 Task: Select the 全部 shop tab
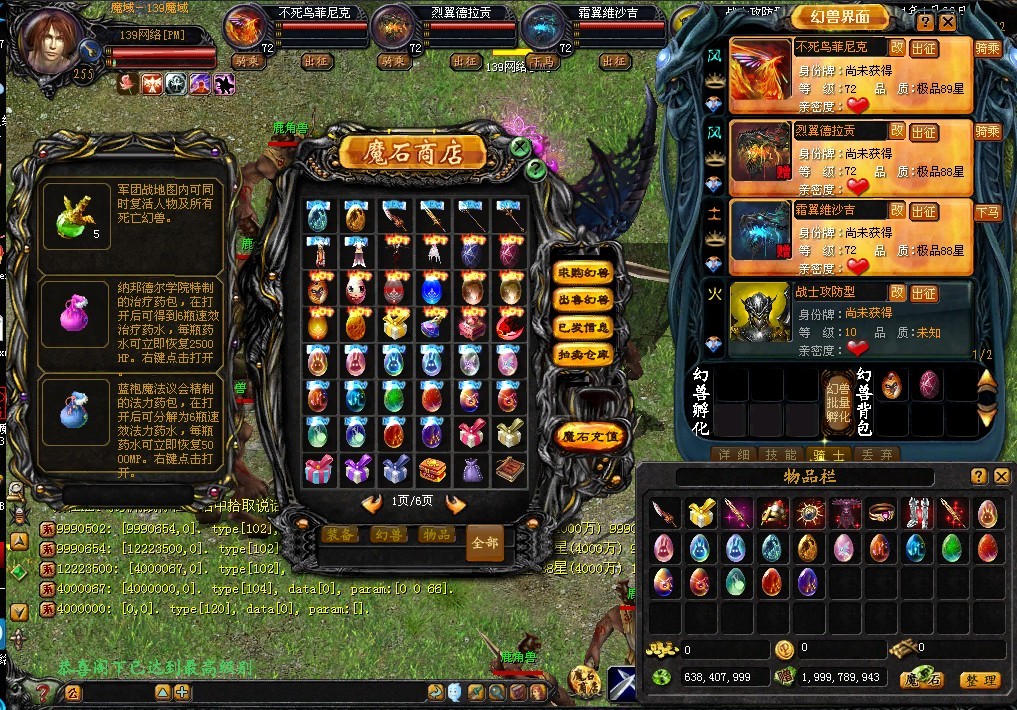tap(485, 541)
